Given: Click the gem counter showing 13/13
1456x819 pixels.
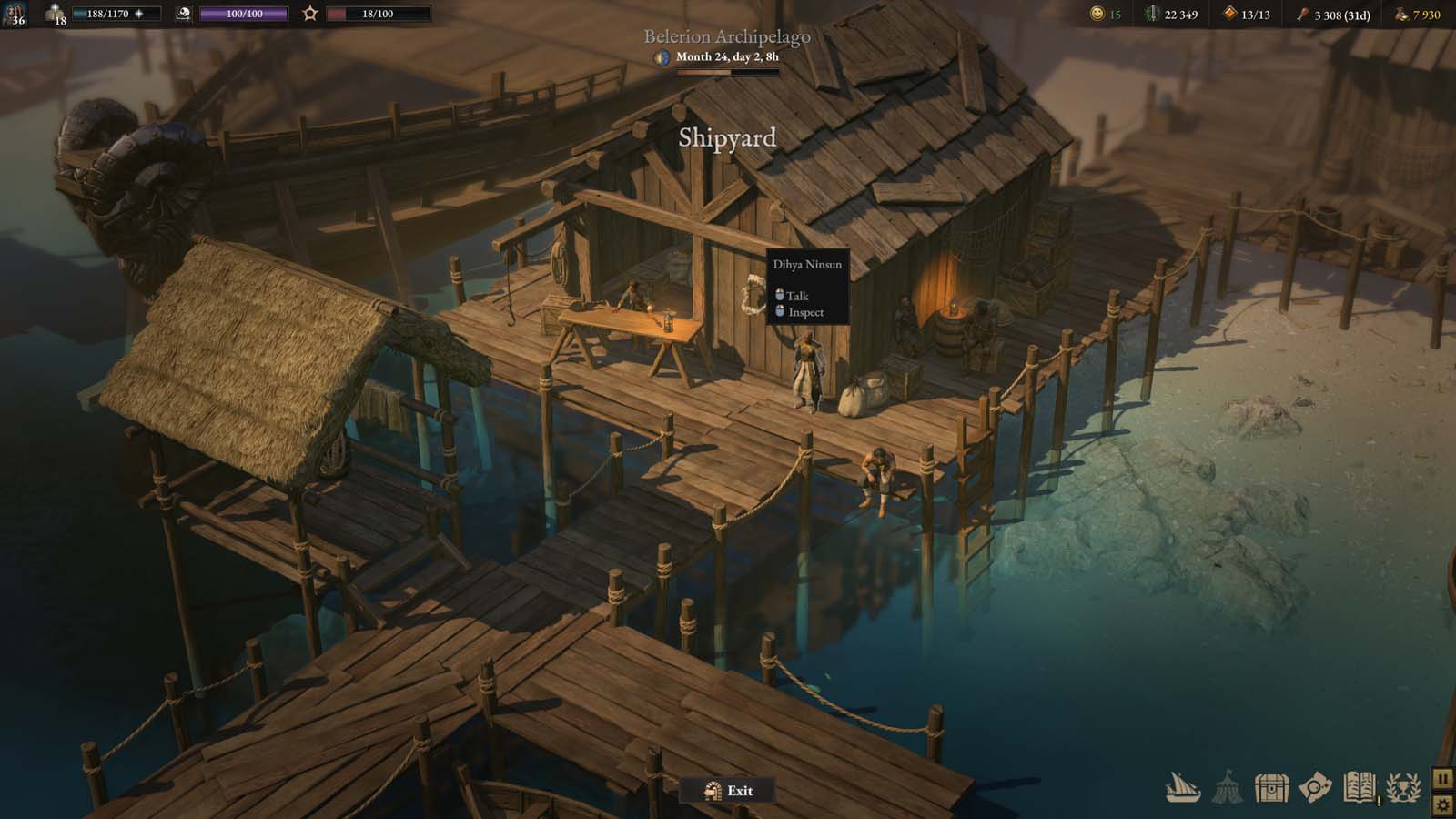Looking at the screenshot, I should 1244,13.
